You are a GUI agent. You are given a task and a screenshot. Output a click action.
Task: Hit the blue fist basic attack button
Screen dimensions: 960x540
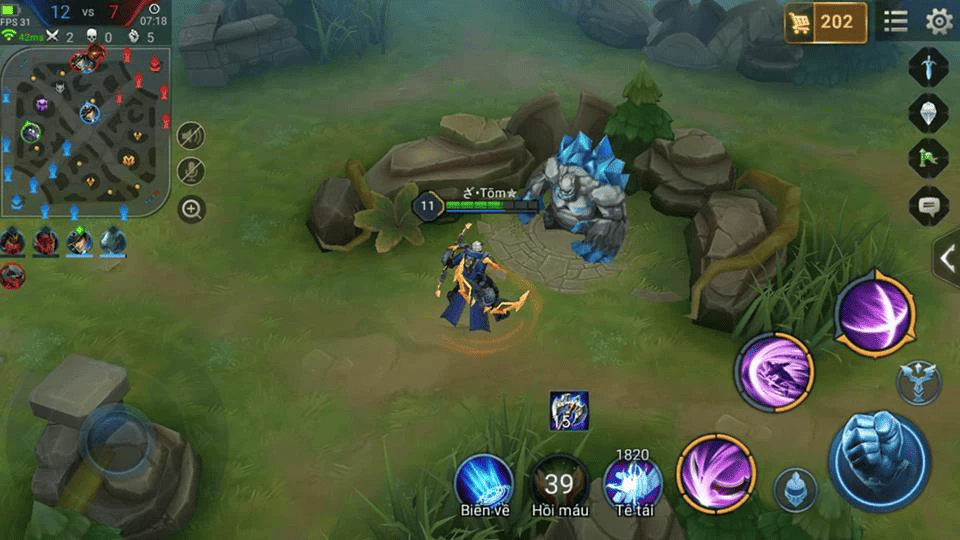(877, 460)
